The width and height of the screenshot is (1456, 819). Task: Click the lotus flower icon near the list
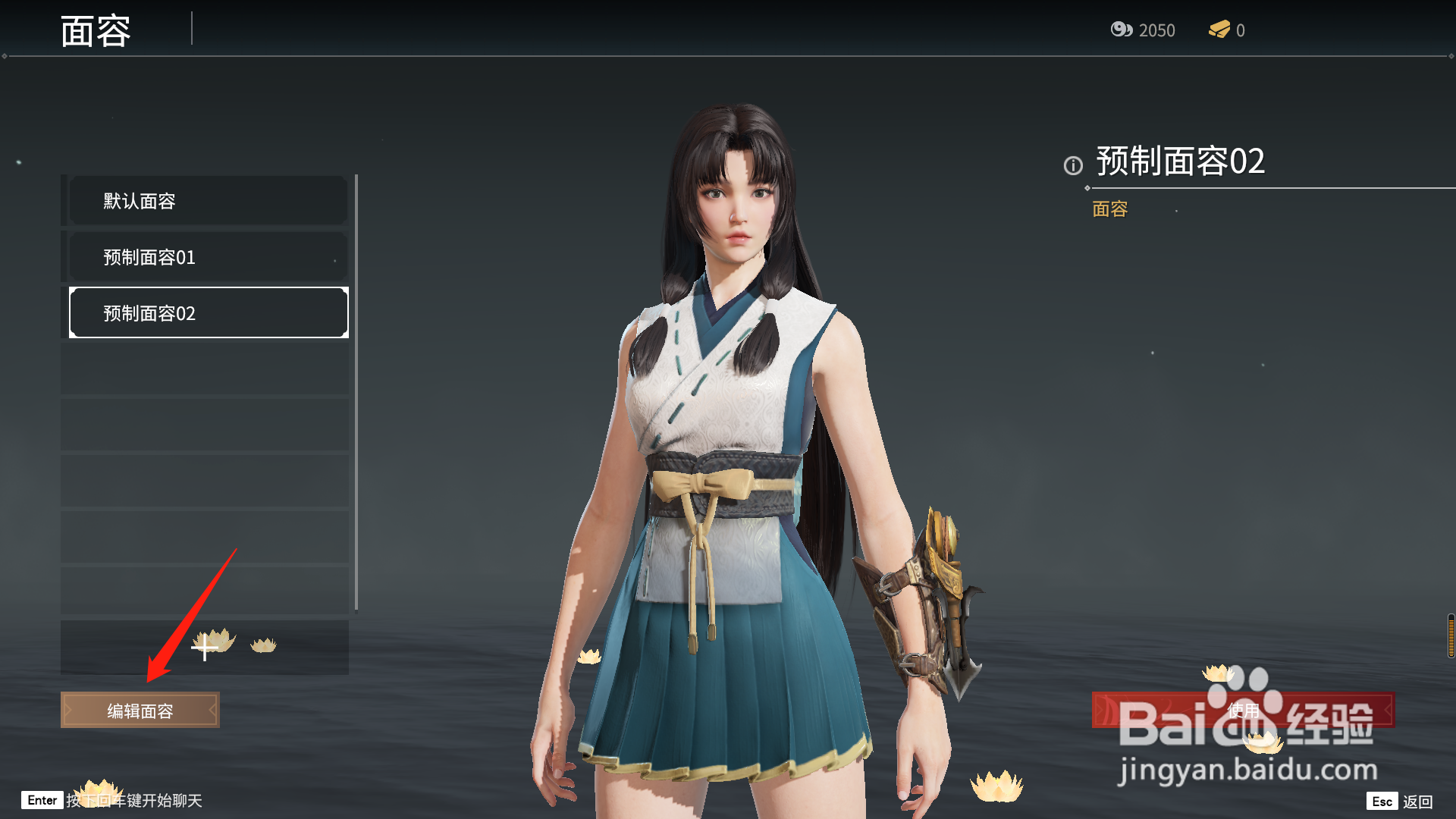pos(262,644)
